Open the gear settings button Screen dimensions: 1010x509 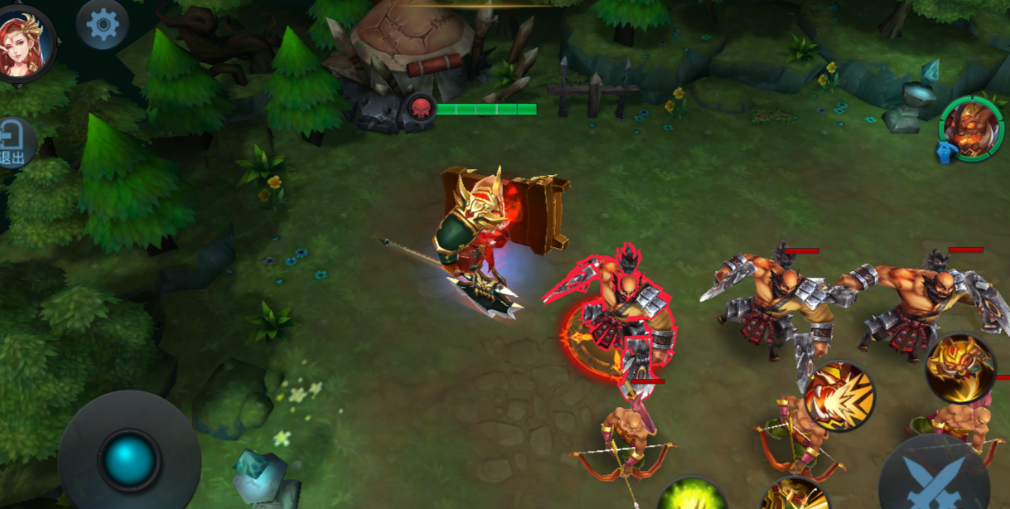coord(102,25)
